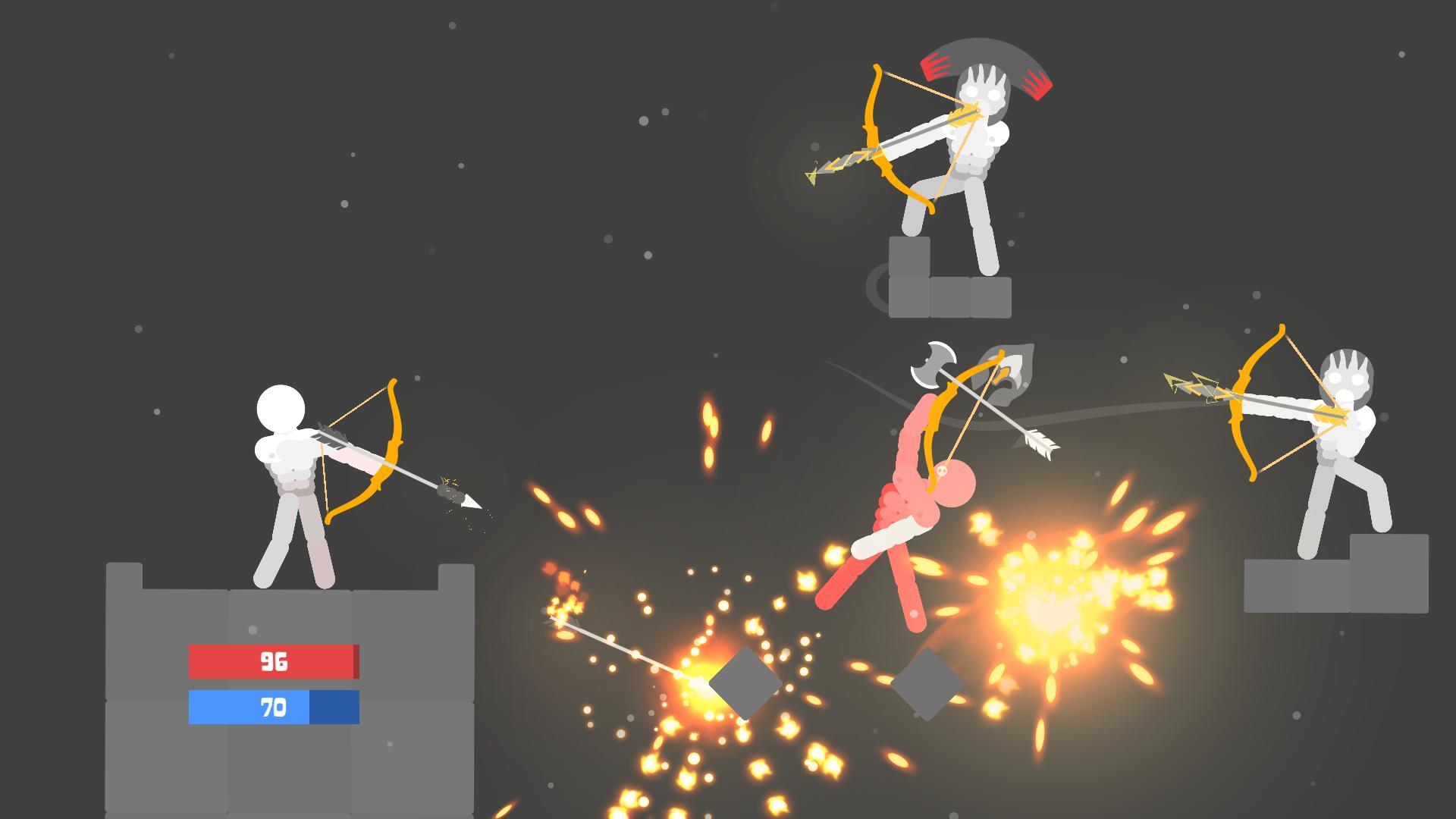1456x819 pixels.
Task: Select the blue health bar showing 70
Action: (275, 708)
